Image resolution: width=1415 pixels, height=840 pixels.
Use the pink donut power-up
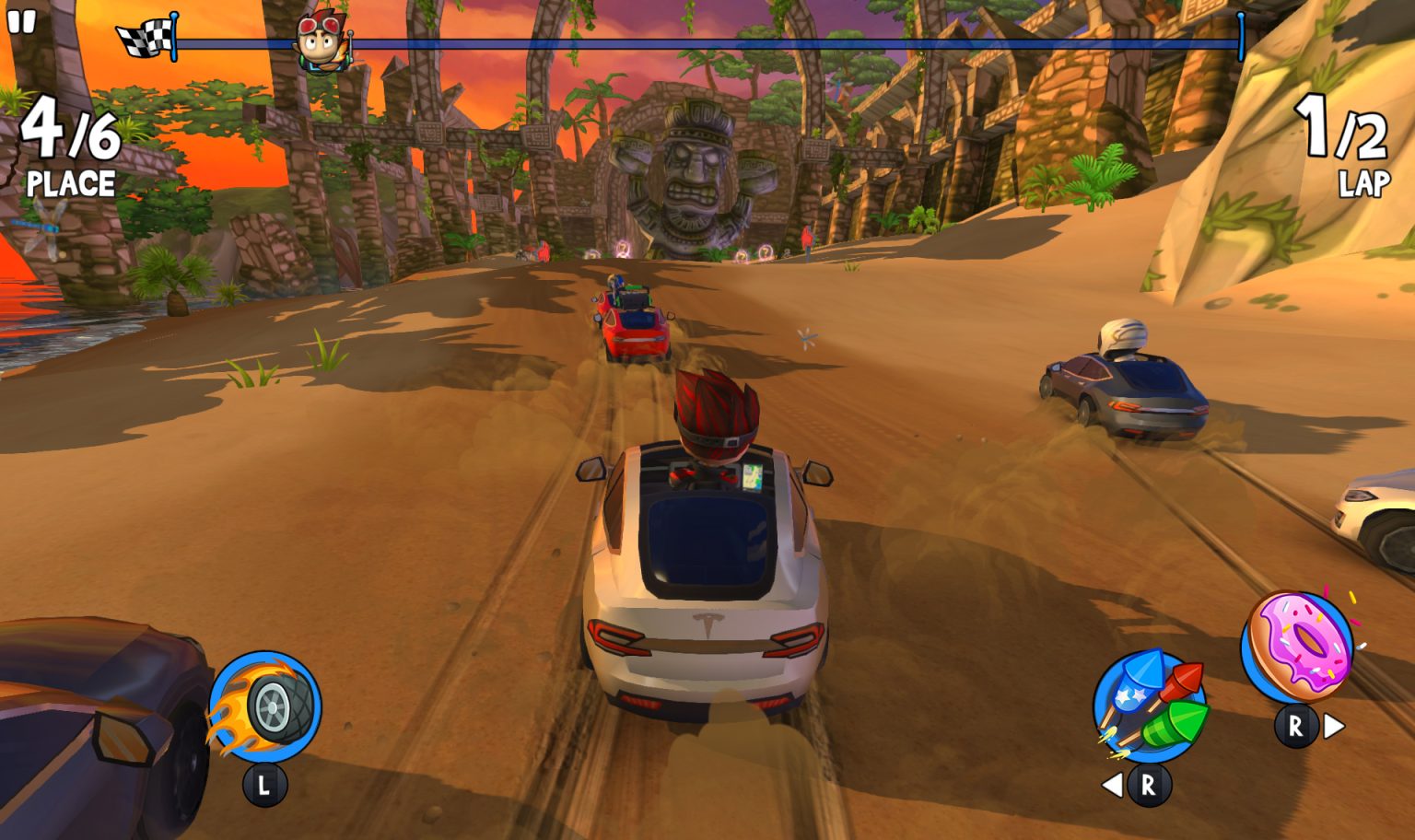coord(1299,647)
